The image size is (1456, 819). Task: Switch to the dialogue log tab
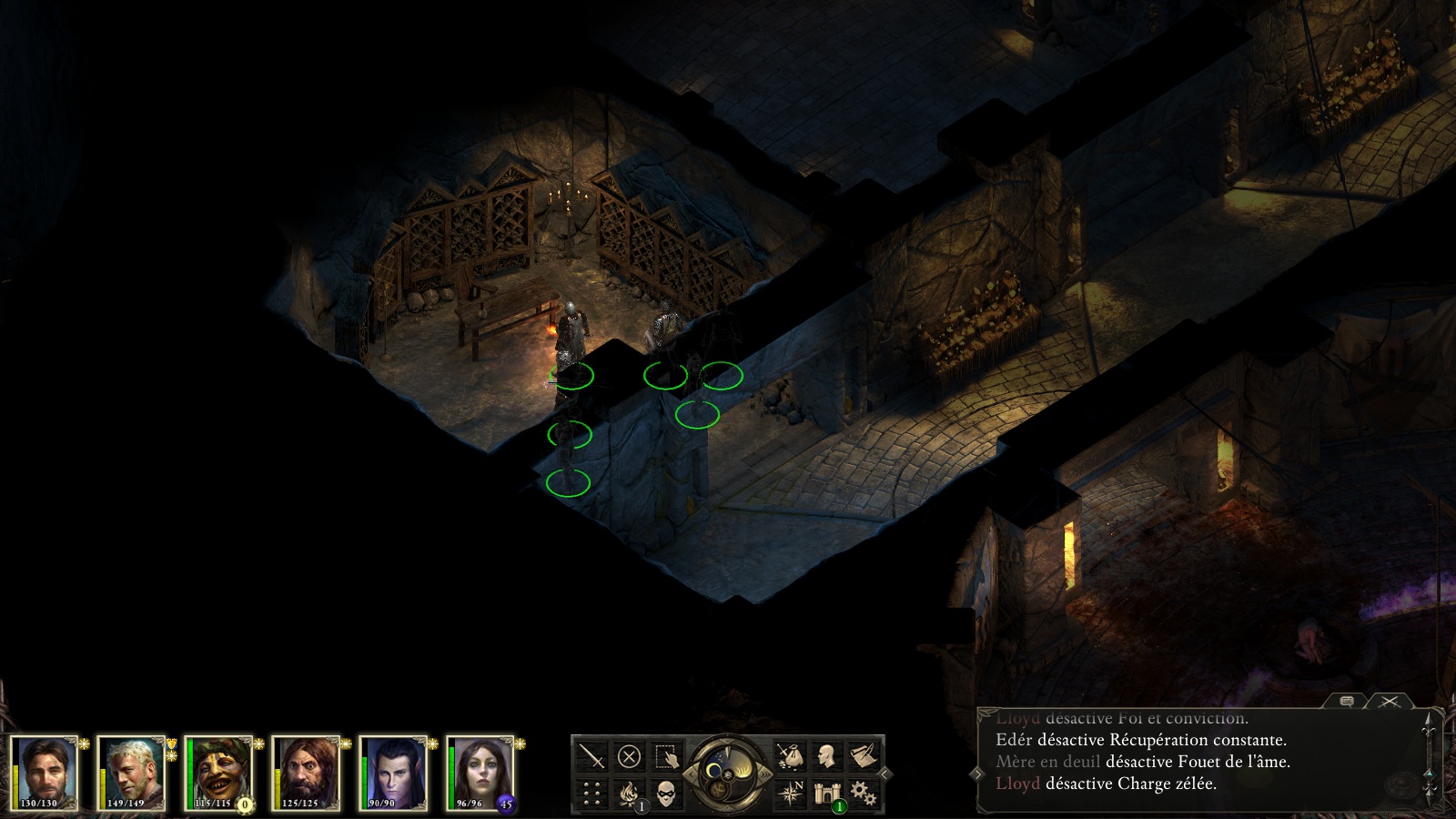[x=1348, y=701]
